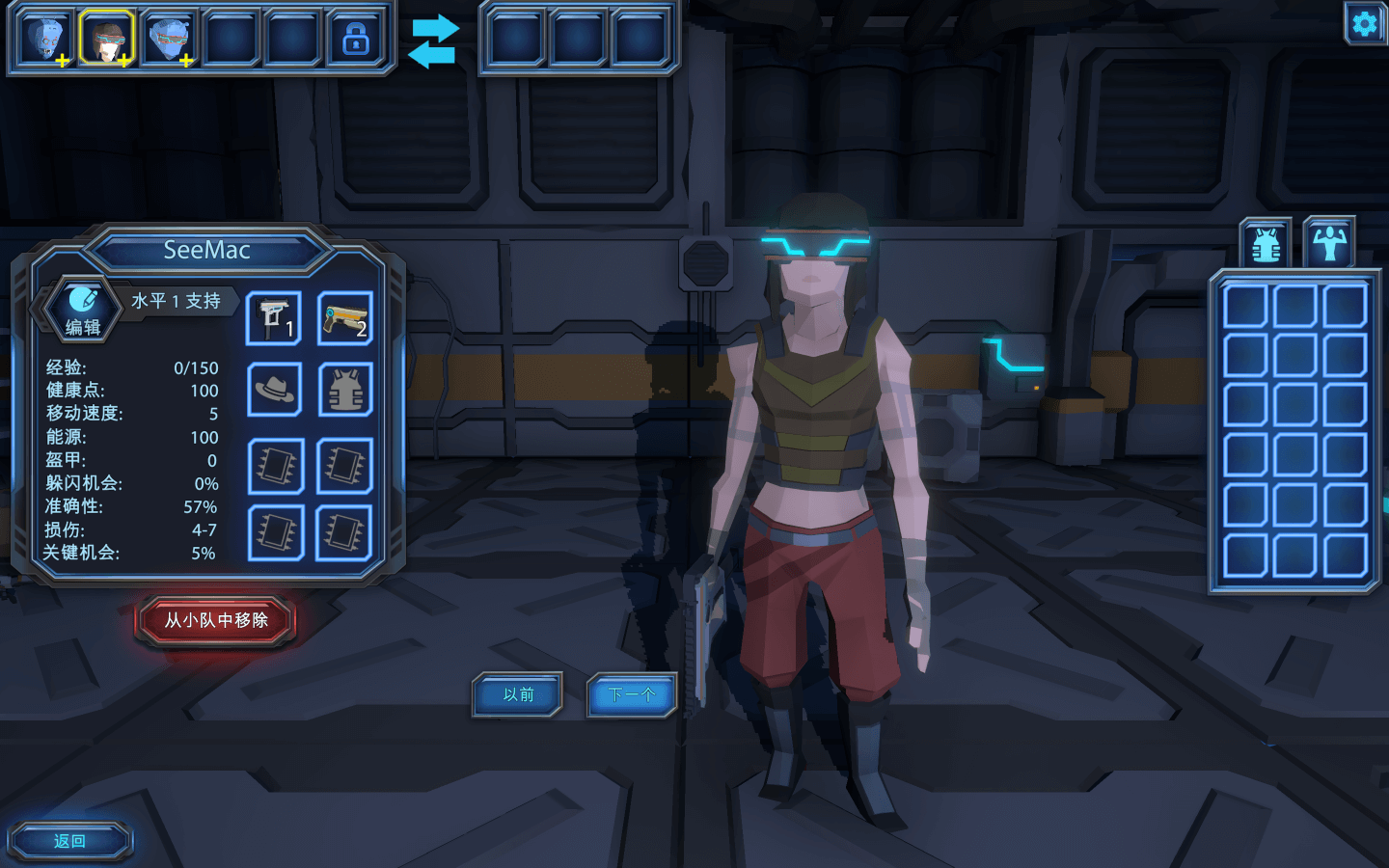Image resolution: width=1389 pixels, height=868 pixels.
Task: Choose the blue-headed visor squad member portrait
Action: pyautogui.click(x=169, y=39)
